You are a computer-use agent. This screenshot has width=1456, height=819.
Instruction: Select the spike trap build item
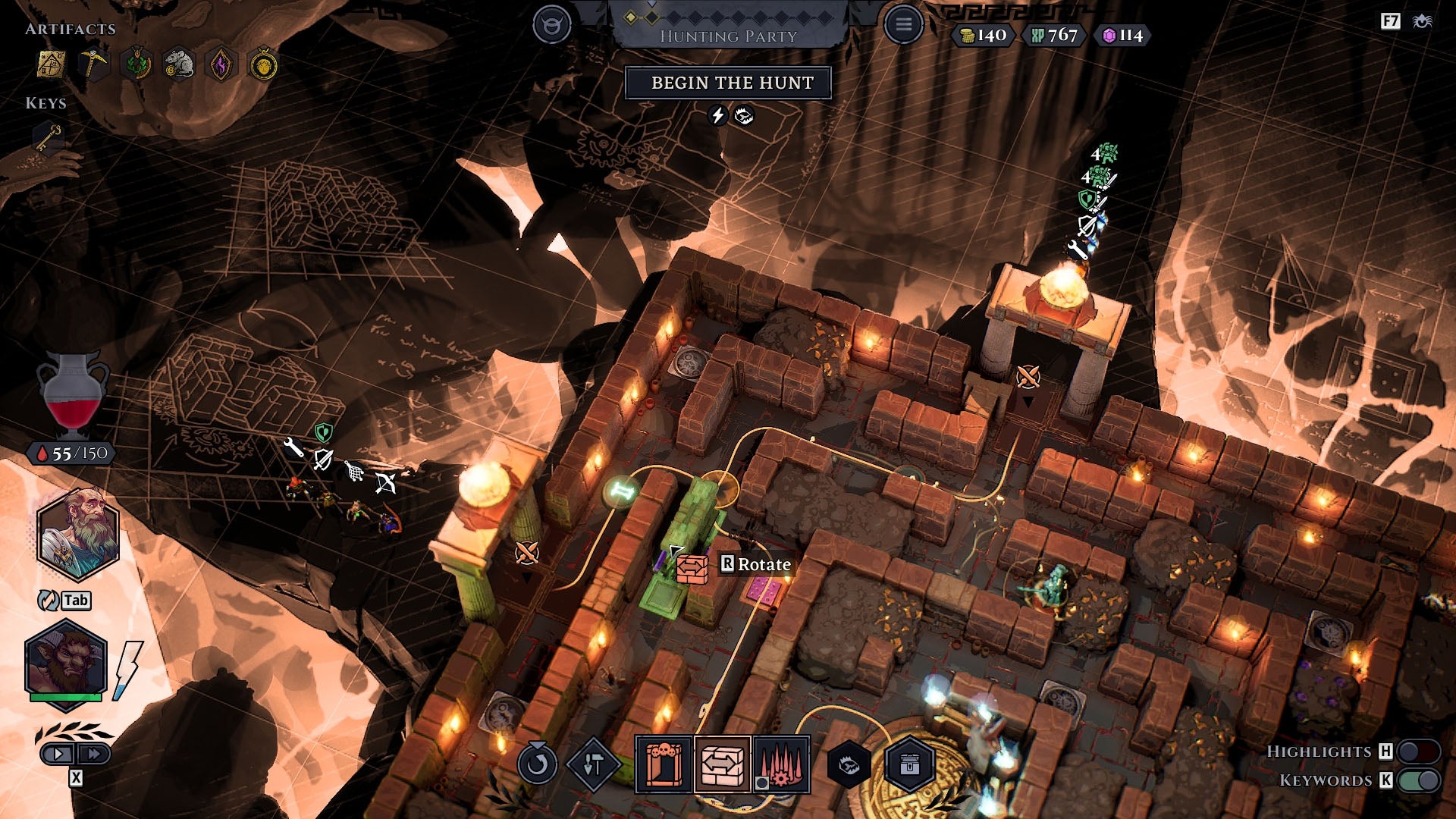pos(781,764)
